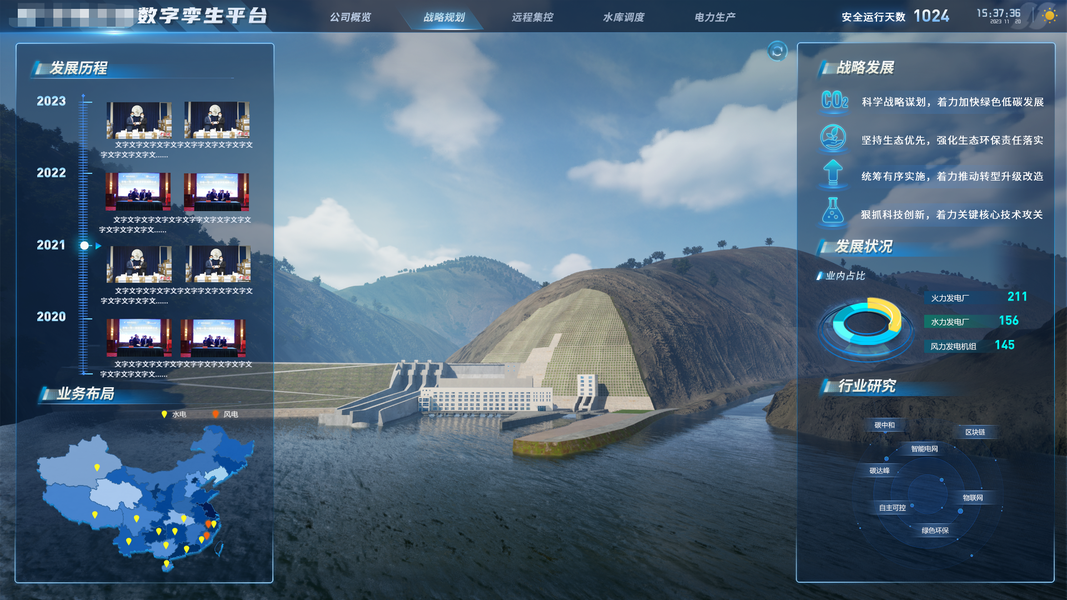Click the circular refresh icon

[x=777, y=51]
